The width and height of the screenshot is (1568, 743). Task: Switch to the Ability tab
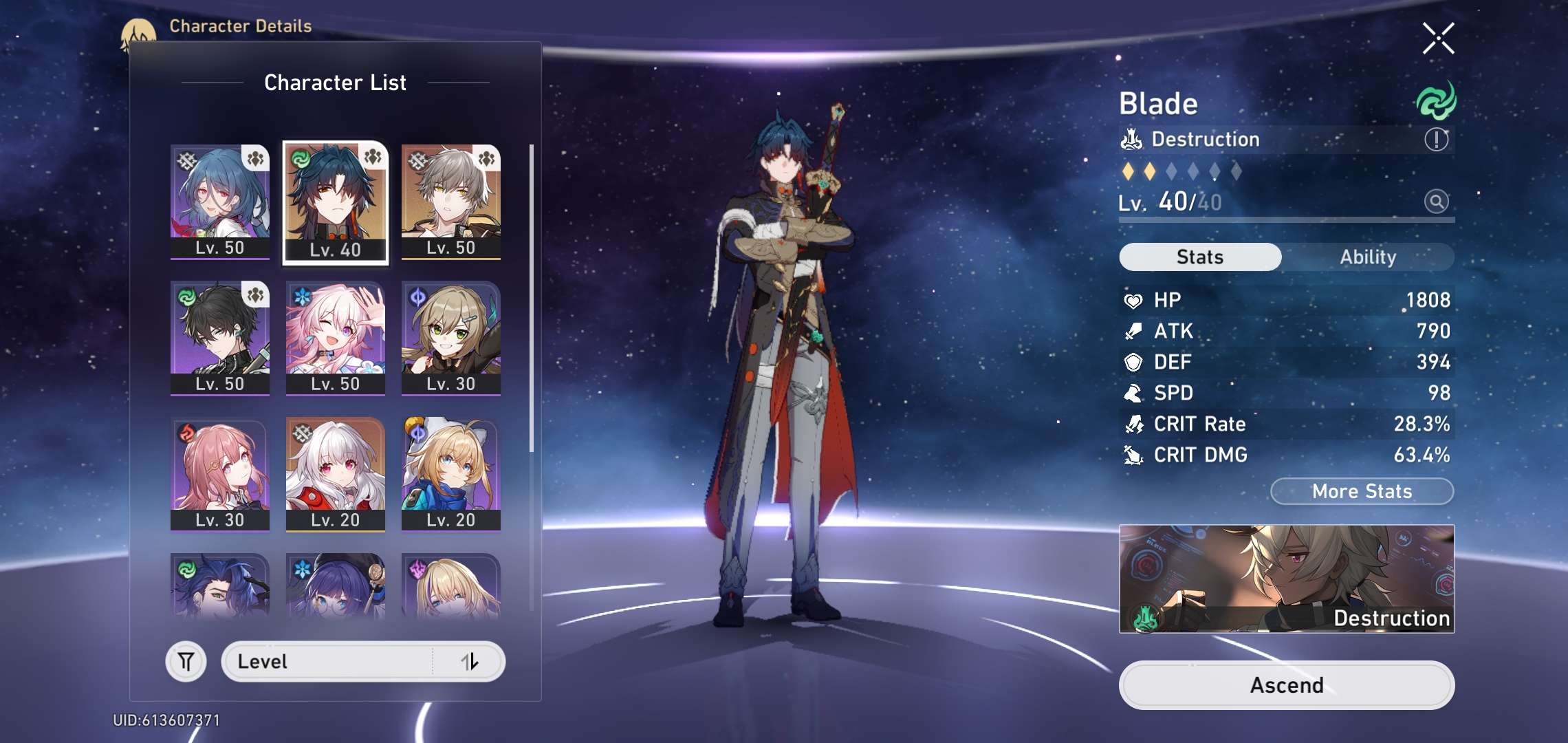pos(1367,257)
